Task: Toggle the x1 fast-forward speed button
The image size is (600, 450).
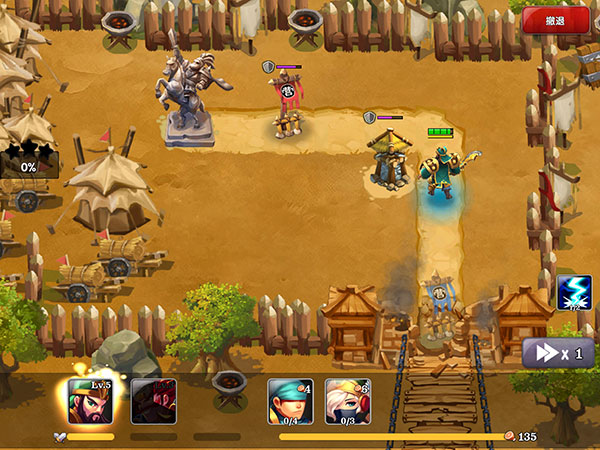Action: point(558,353)
